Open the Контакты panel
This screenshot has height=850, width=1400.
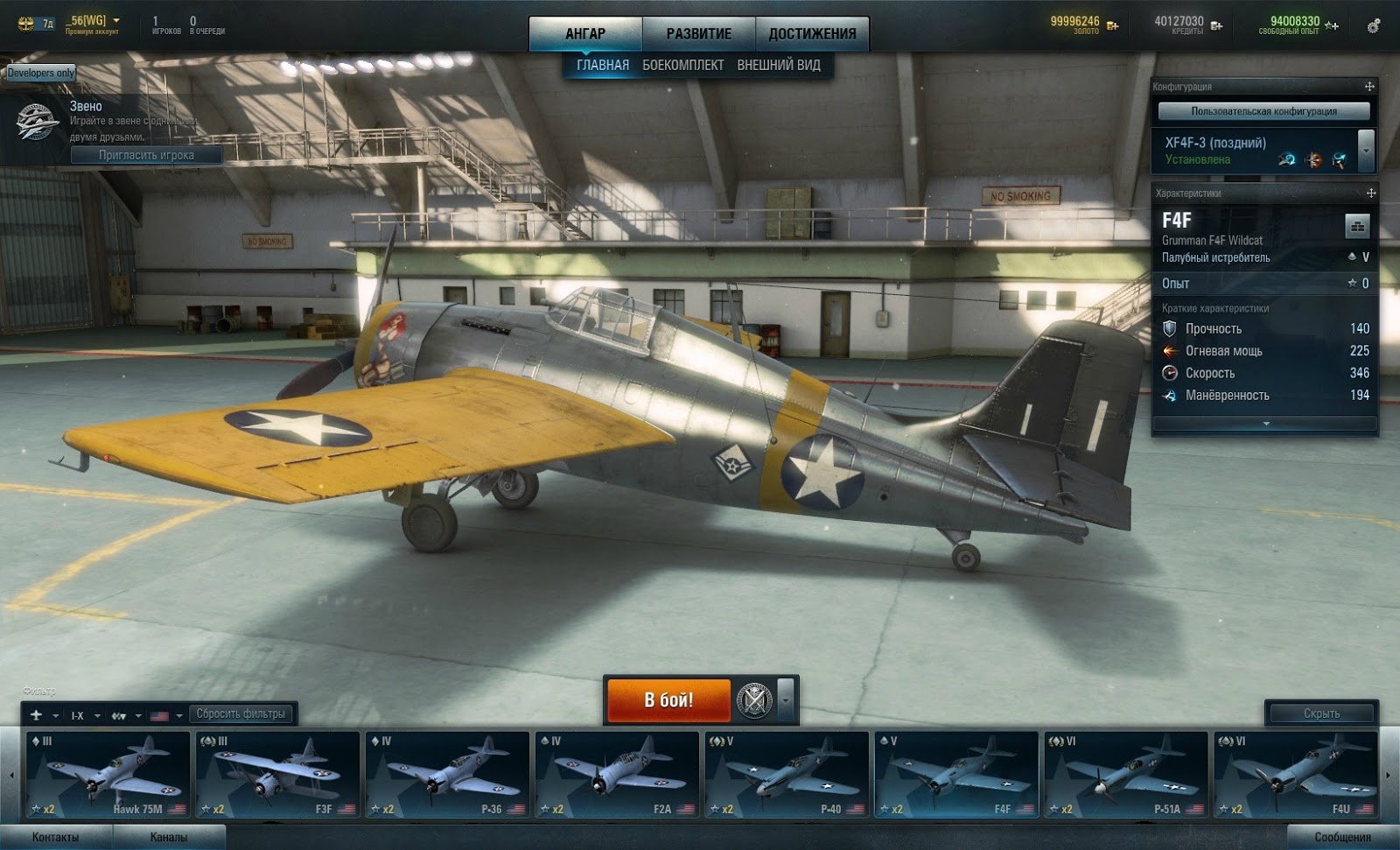click(55, 837)
